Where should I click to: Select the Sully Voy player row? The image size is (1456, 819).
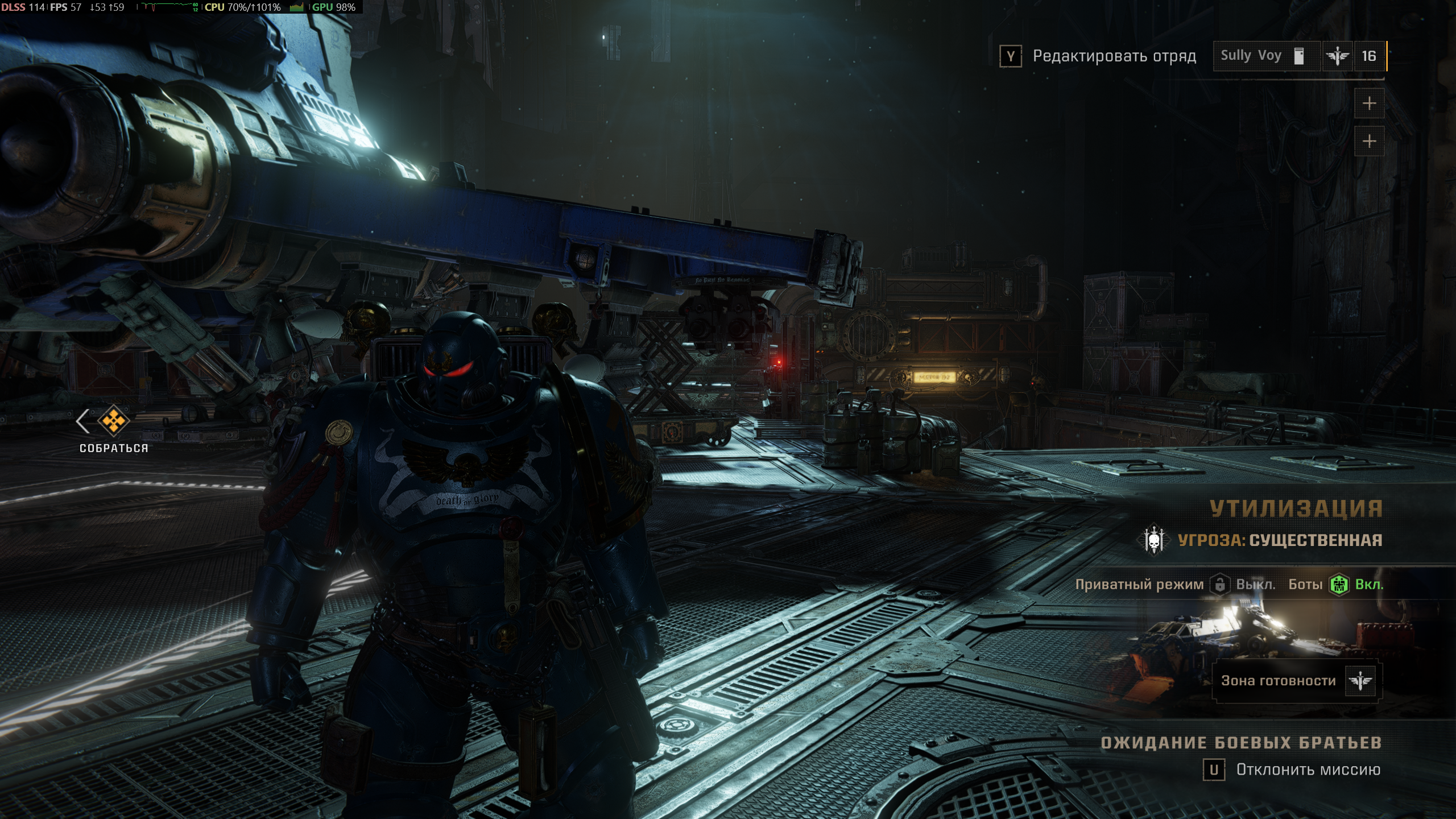(1266, 56)
